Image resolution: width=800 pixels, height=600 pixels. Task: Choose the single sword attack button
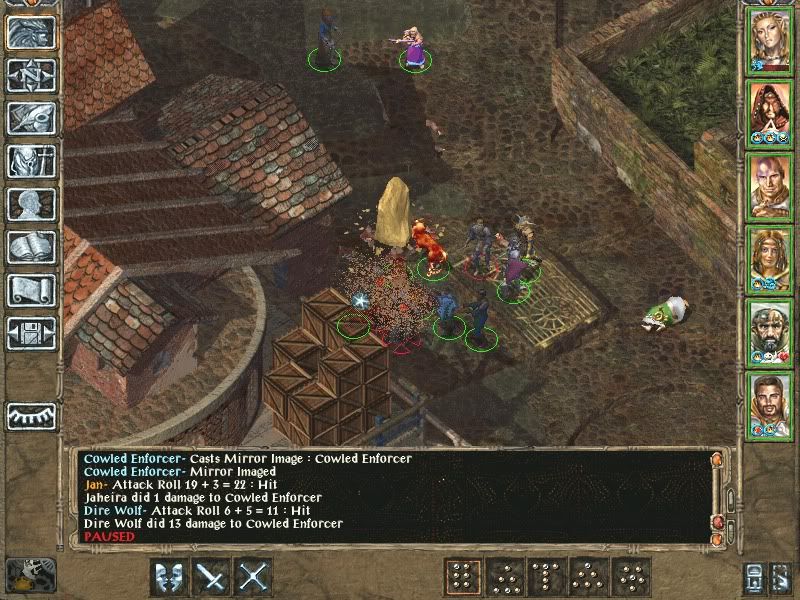212,577
